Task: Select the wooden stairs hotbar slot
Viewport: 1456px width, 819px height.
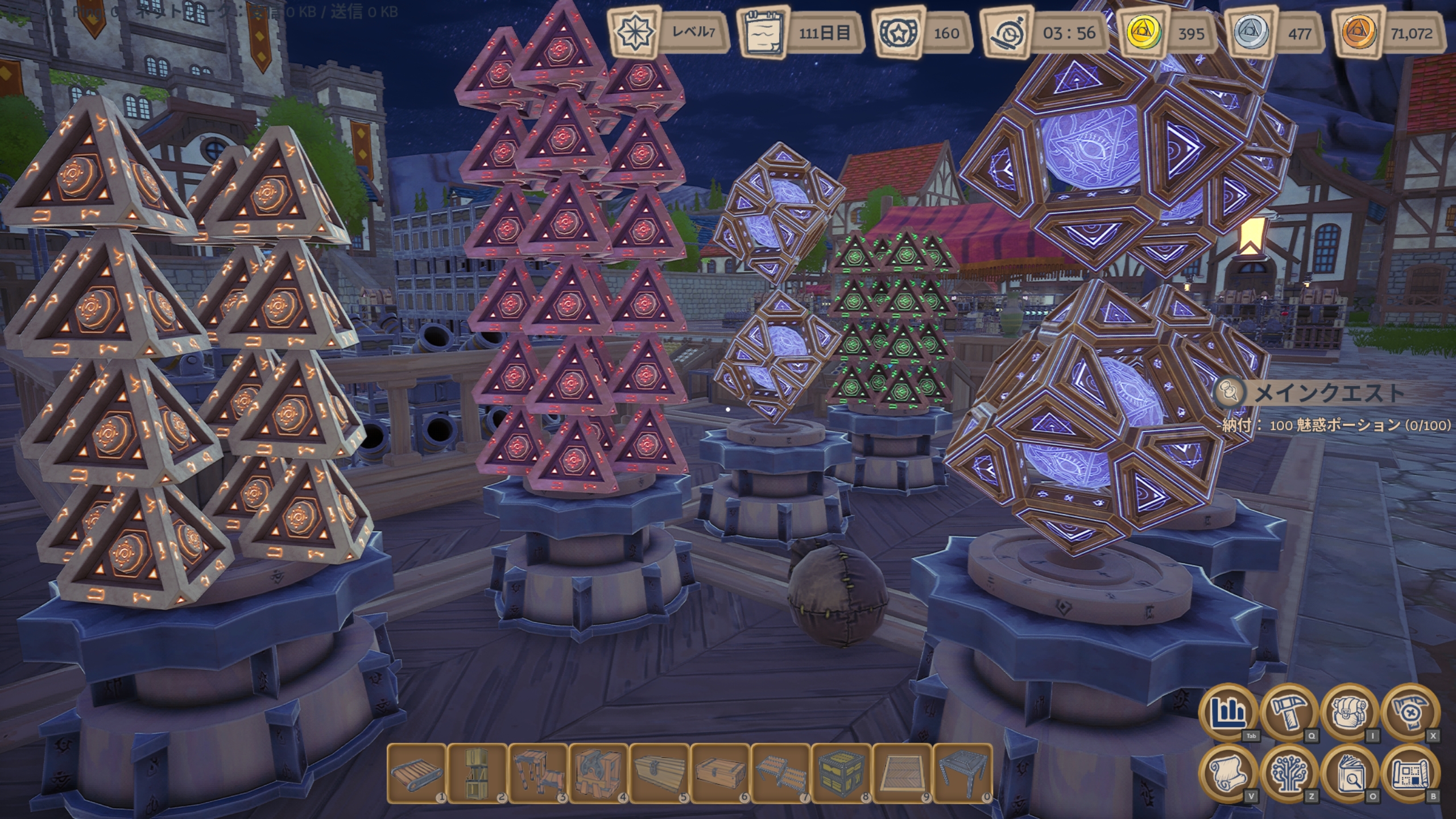Action: (538, 773)
